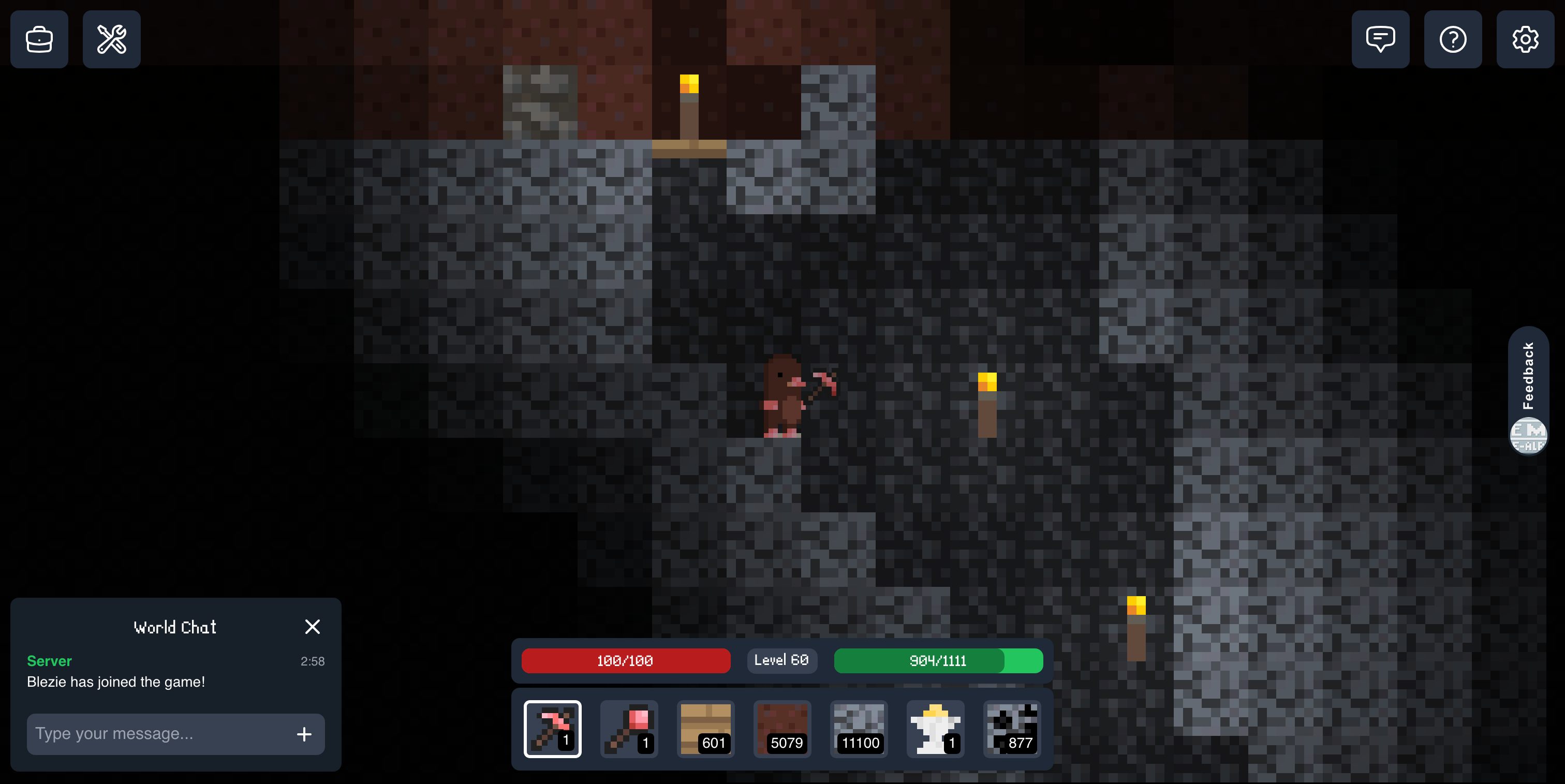
Task: Select the stone block stack of 11100
Action: 859,729
